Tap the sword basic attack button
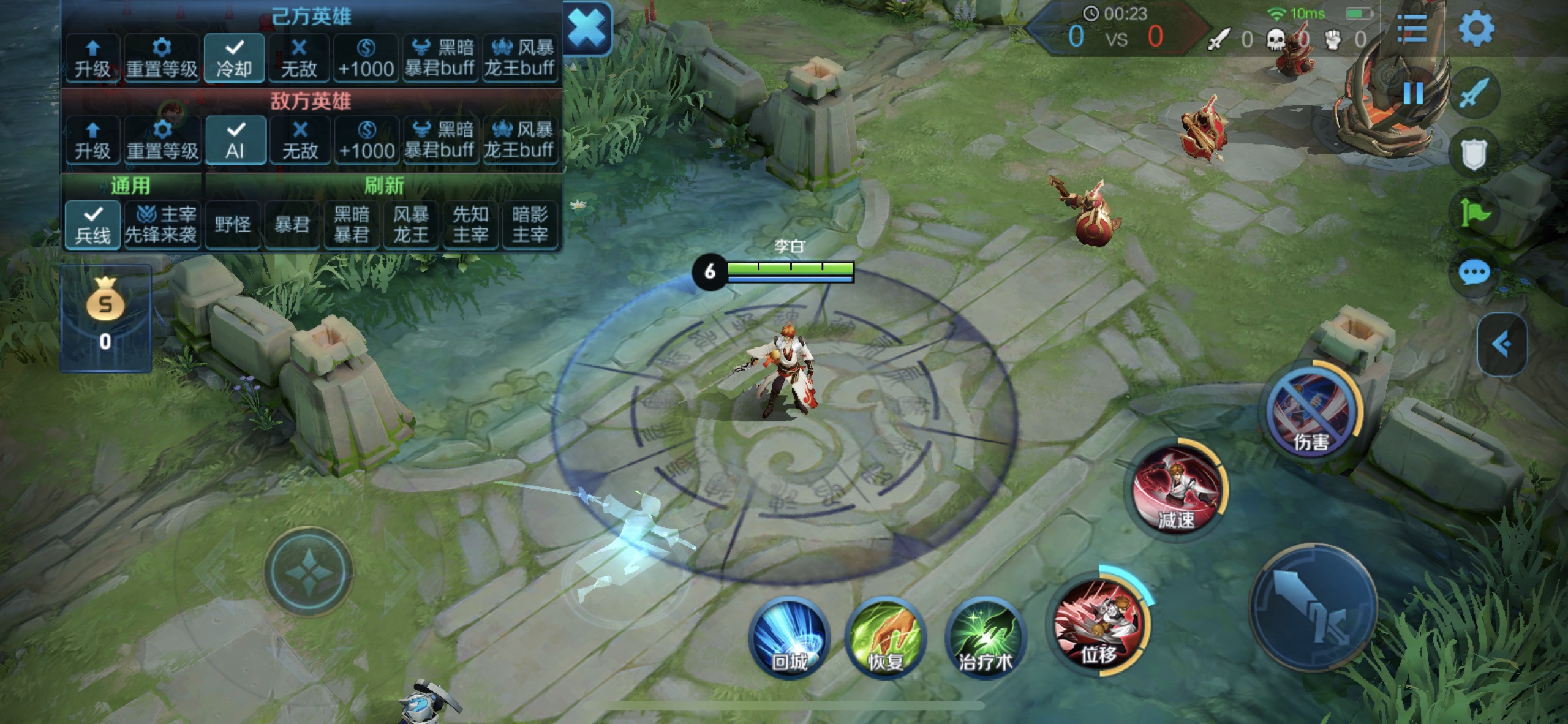Viewport: 1568px width, 724px height. point(1313,606)
